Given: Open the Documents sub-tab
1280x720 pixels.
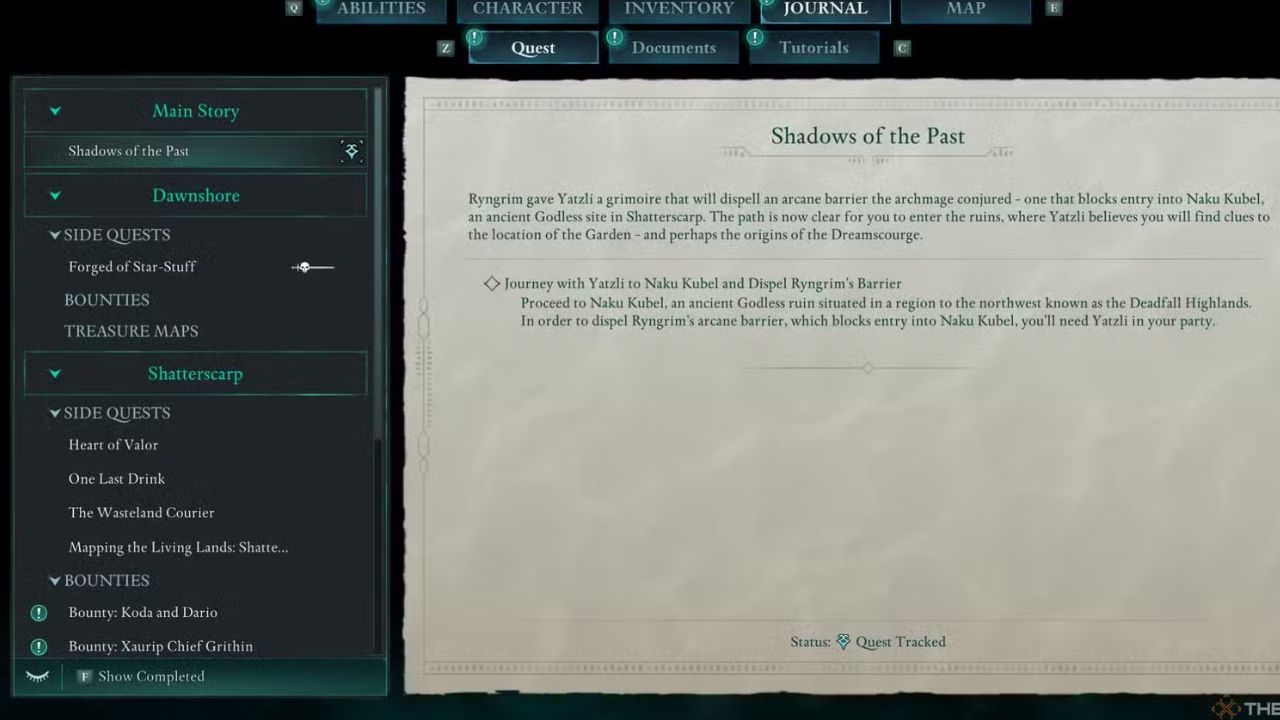Looking at the screenshot, I should coord(673,48).
